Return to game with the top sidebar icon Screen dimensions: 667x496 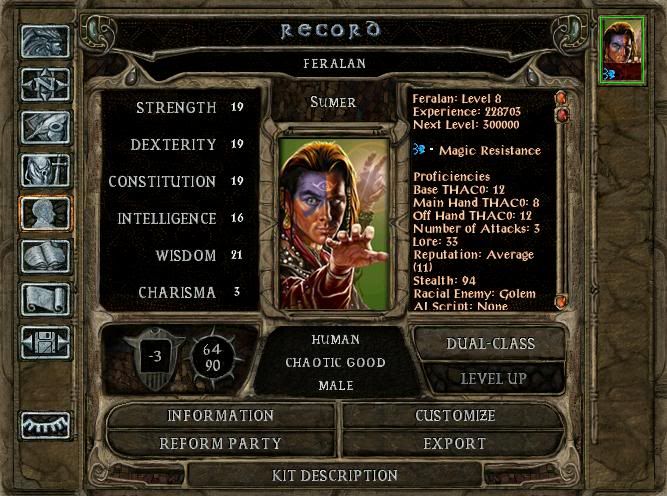(45, 42)
